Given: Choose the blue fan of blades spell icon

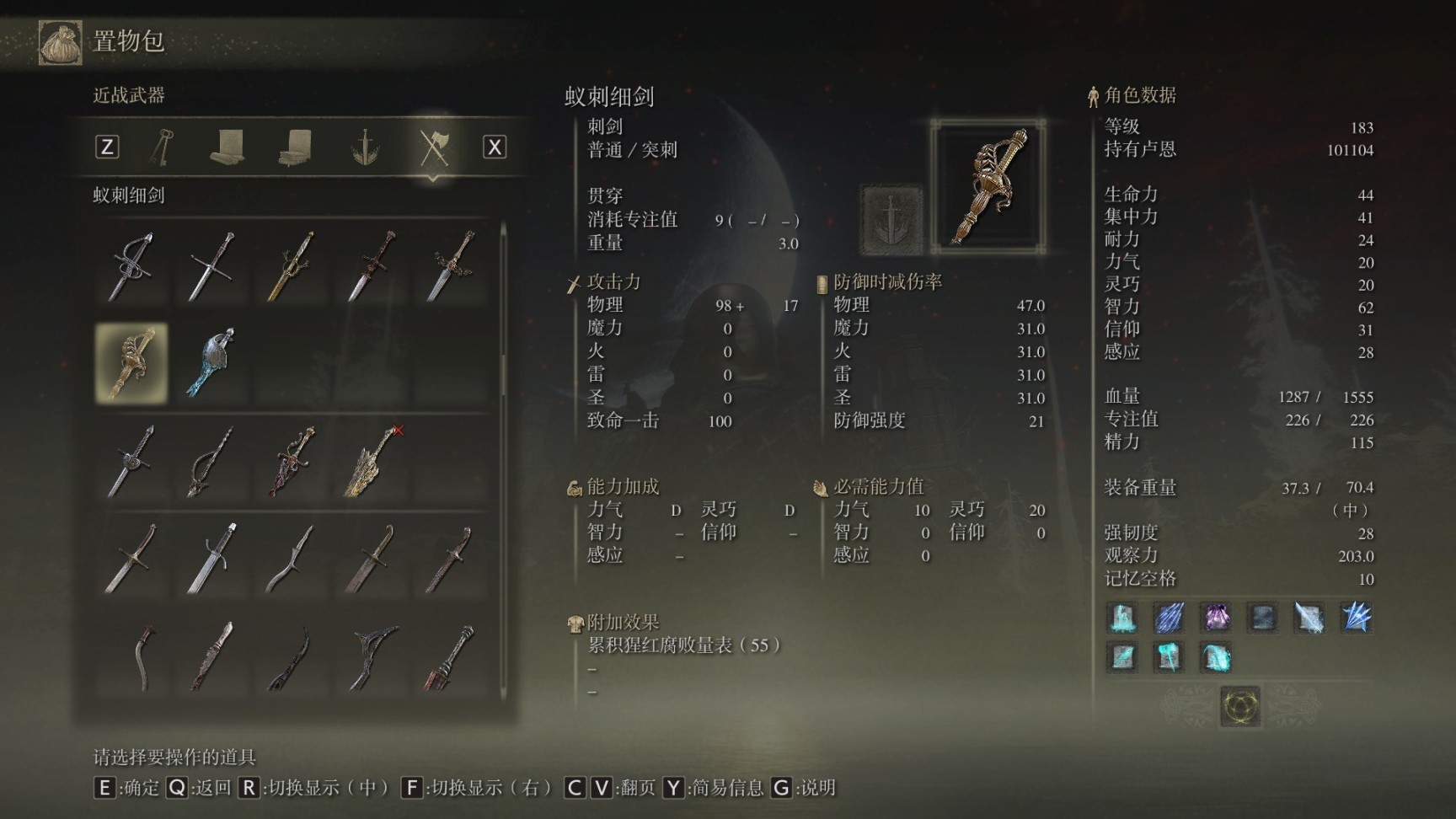Looking at the screenshot, I should click(1356, 618).
